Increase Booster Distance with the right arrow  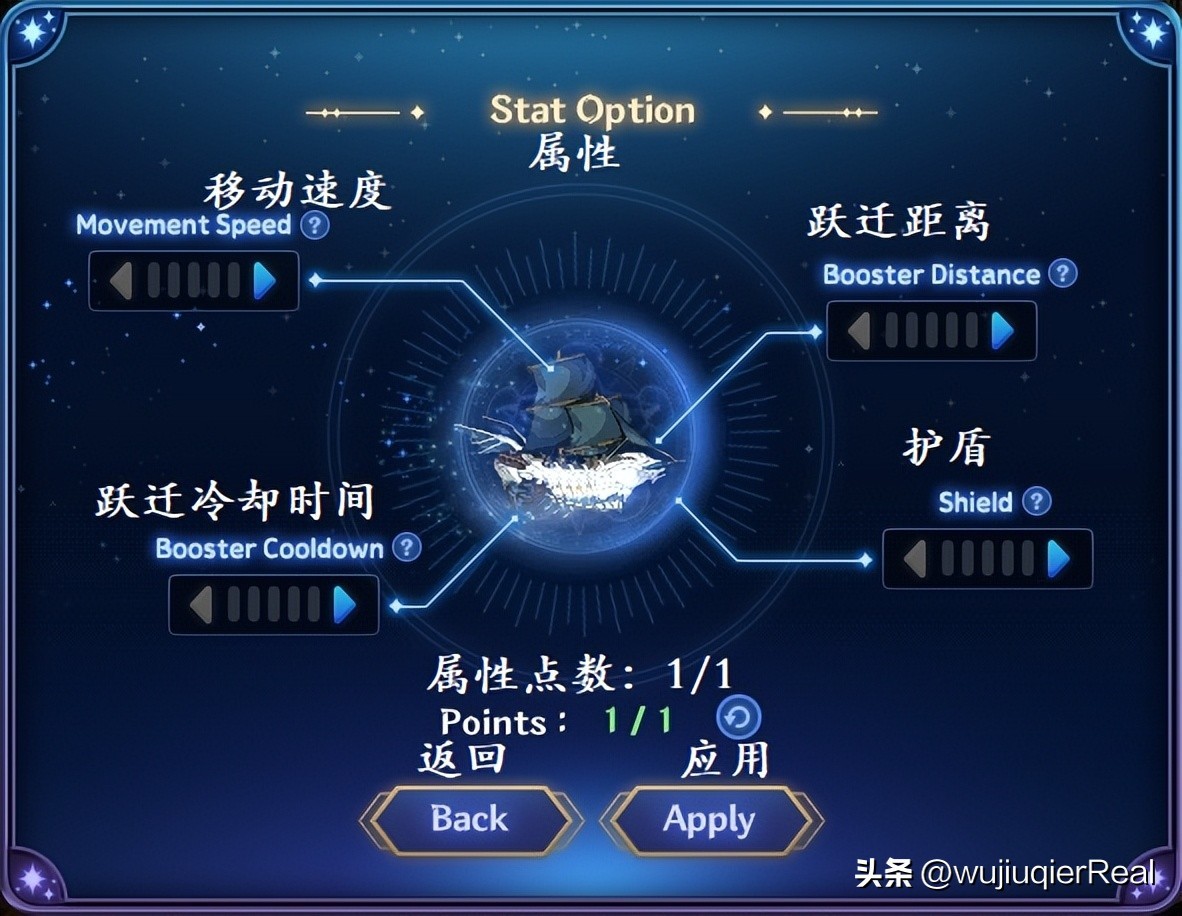1002,331
